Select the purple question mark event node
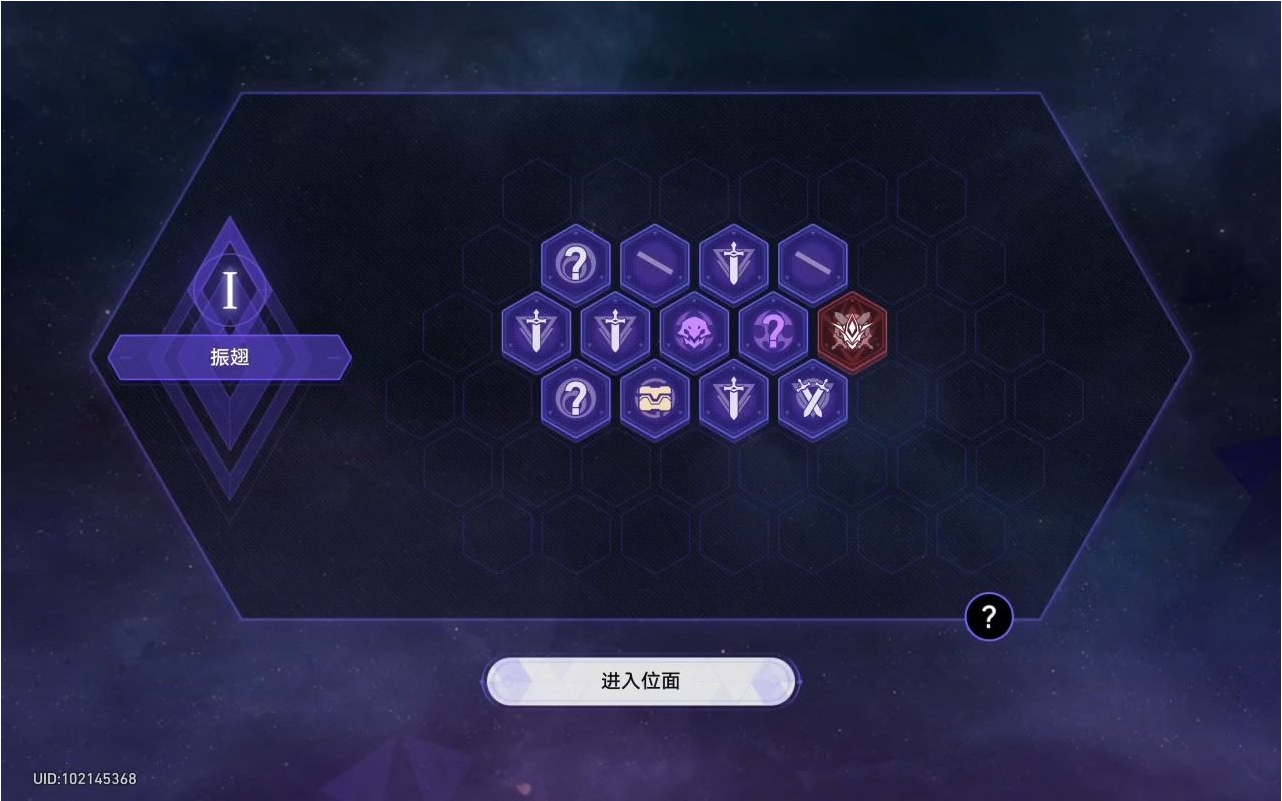The height and width of the screenshot is (801, 1282). (773, 333)
